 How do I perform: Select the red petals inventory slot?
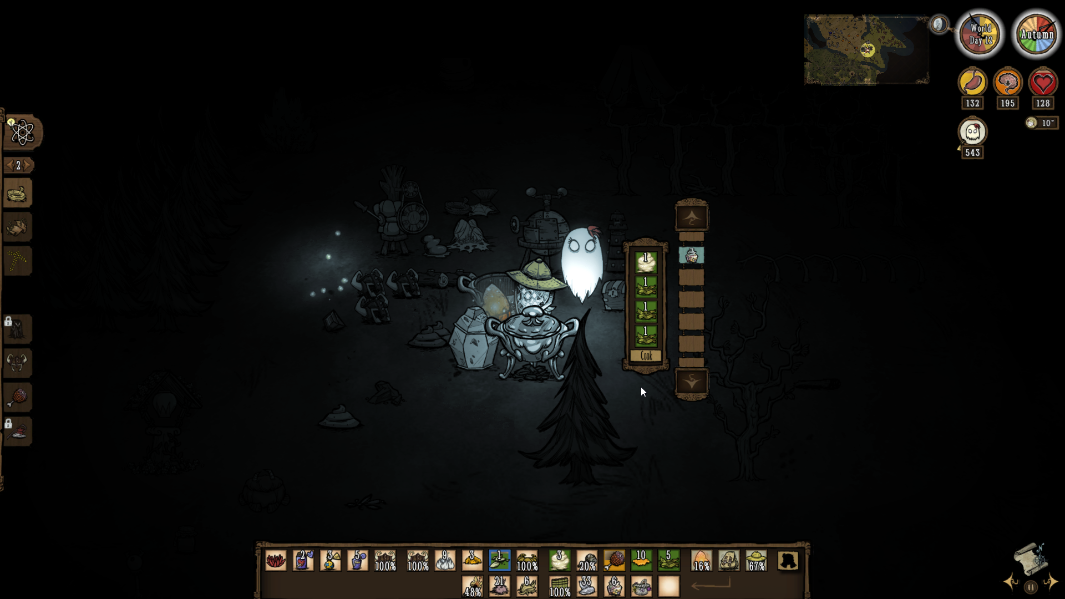point(275,561)
